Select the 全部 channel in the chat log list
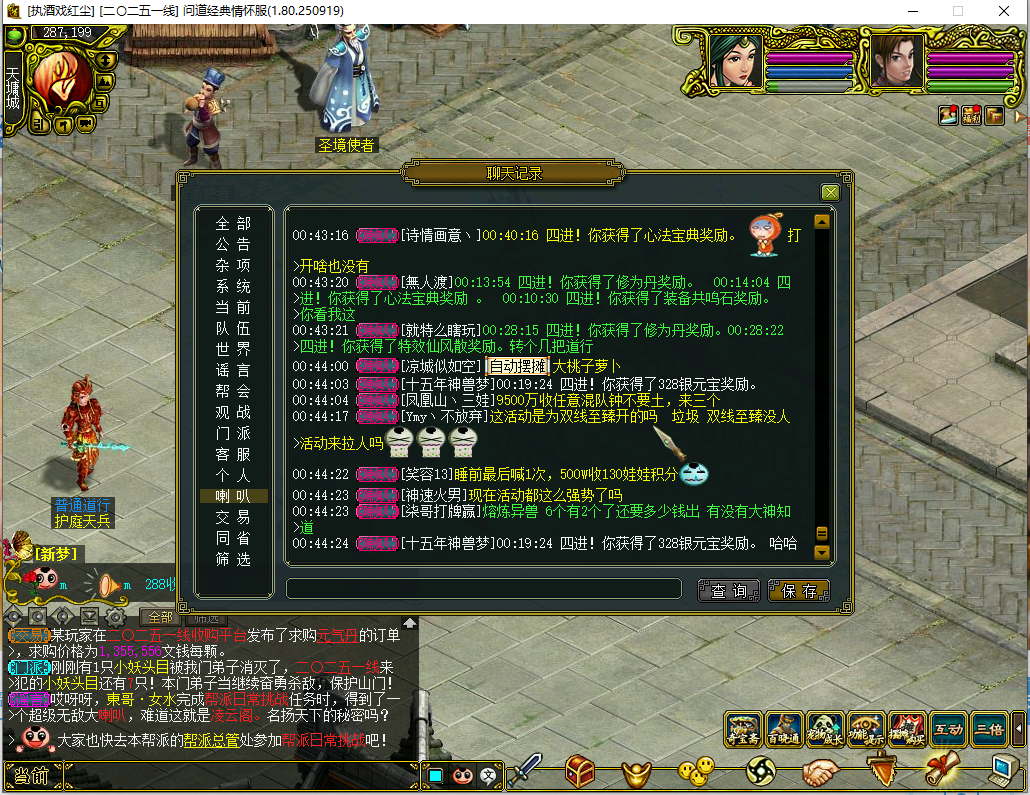 [x=234, y=223]
